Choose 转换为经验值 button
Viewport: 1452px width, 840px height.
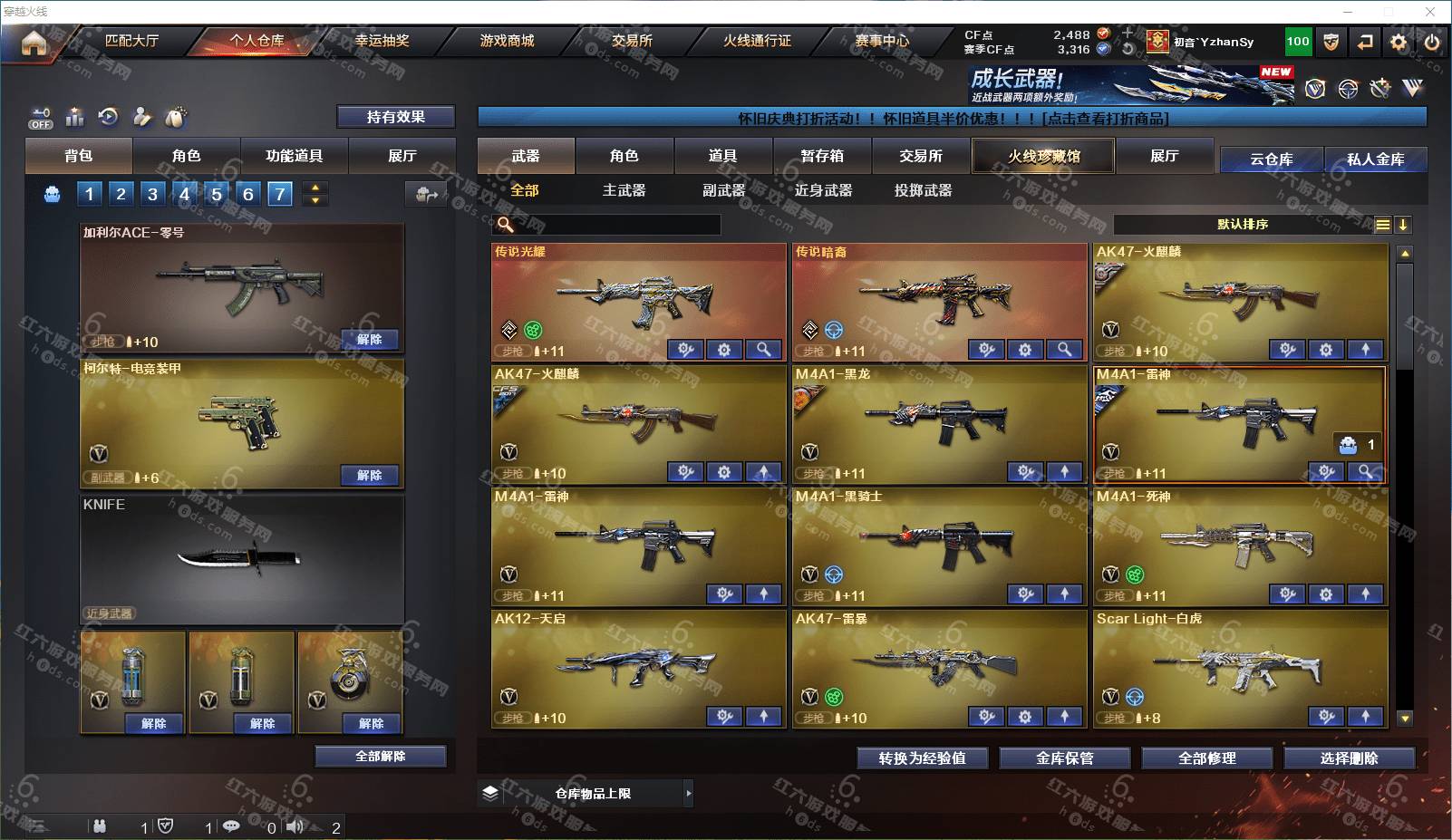pos(922,758)
